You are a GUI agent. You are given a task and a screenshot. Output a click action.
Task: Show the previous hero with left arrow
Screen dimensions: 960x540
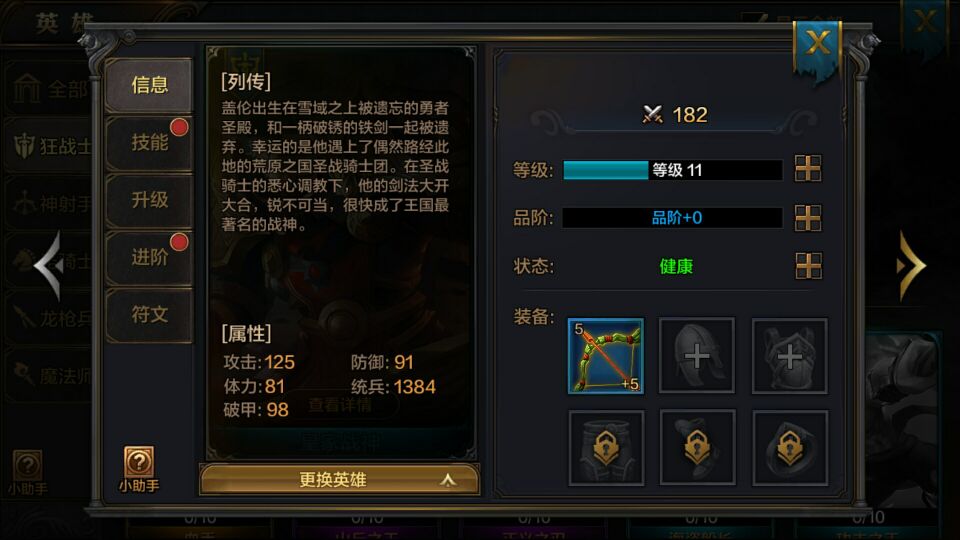click(48, 266)
